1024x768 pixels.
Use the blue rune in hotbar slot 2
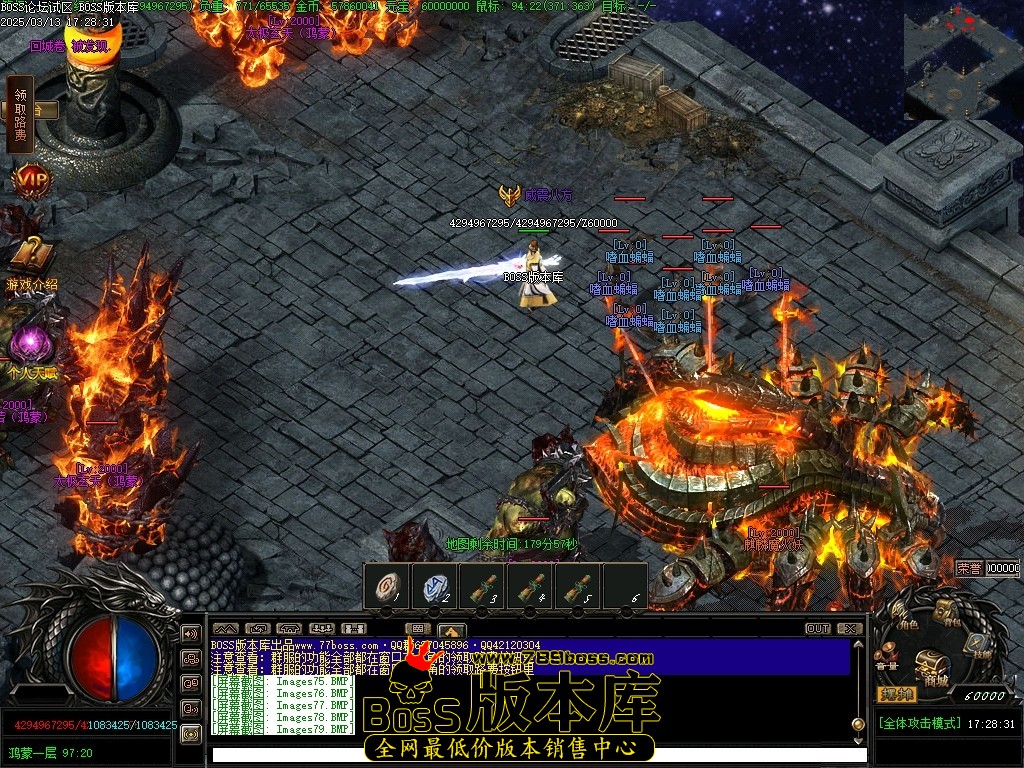(x=434, y=586)
